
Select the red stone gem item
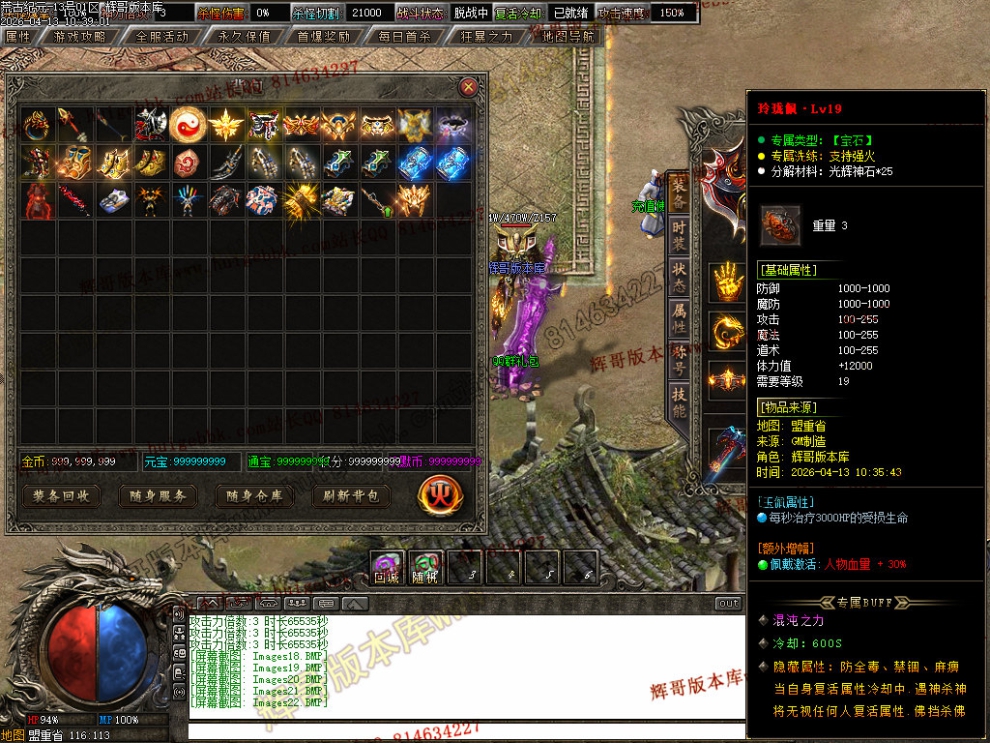187,162
